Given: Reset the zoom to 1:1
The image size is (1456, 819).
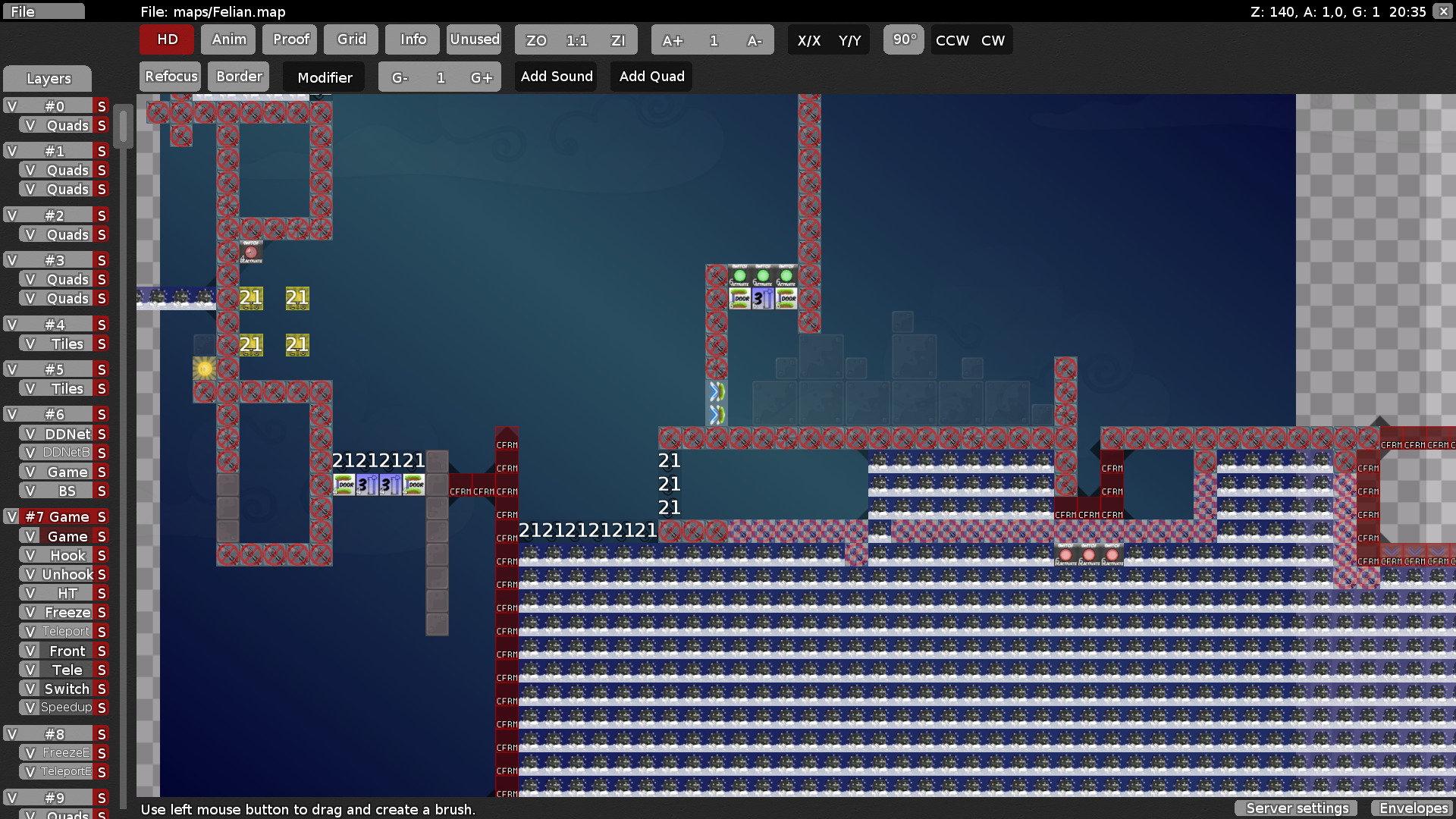Looking at the screenshot, I should click(577, 40).
